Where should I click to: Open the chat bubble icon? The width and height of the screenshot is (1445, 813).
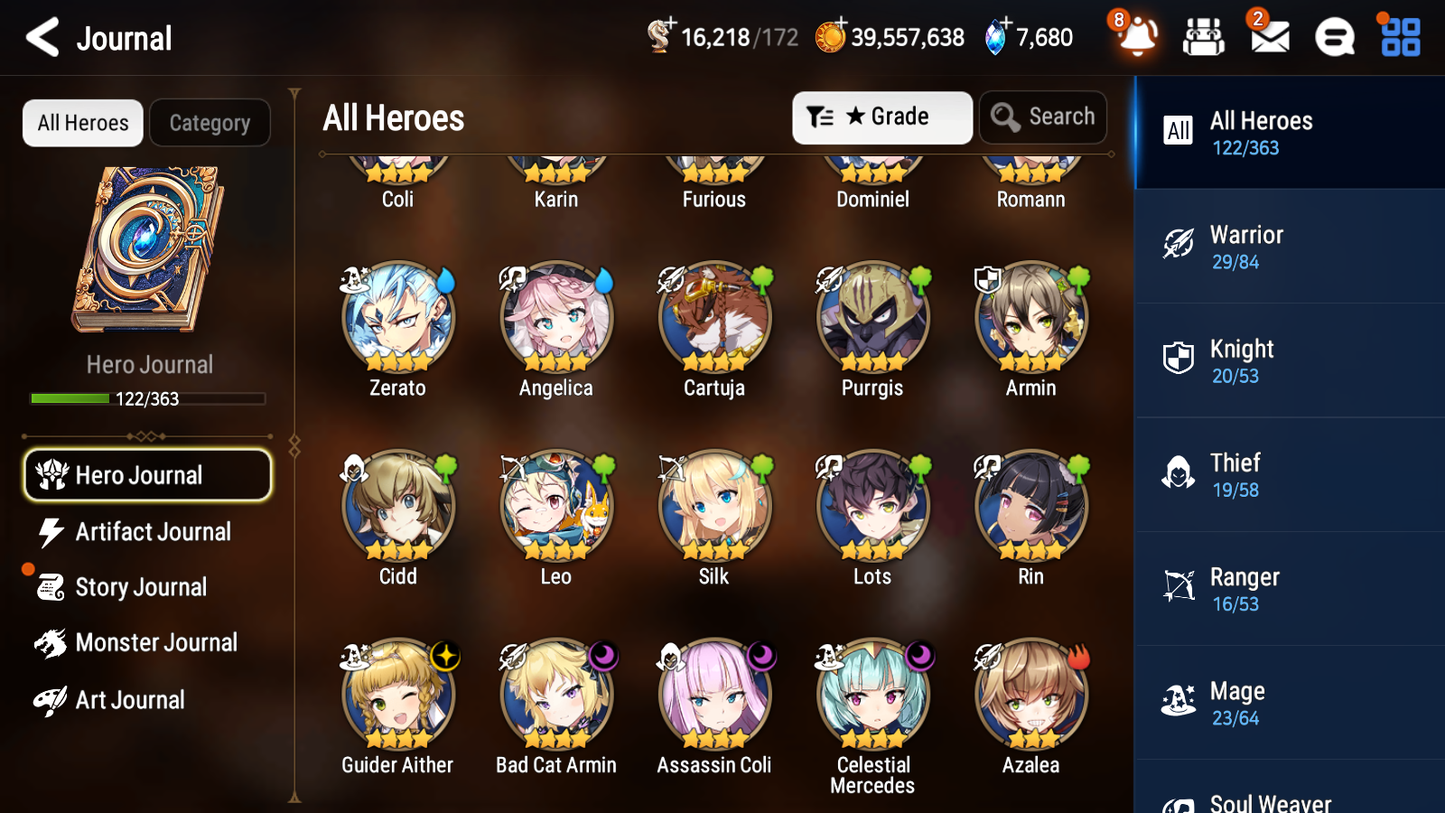click(1333, 37)
